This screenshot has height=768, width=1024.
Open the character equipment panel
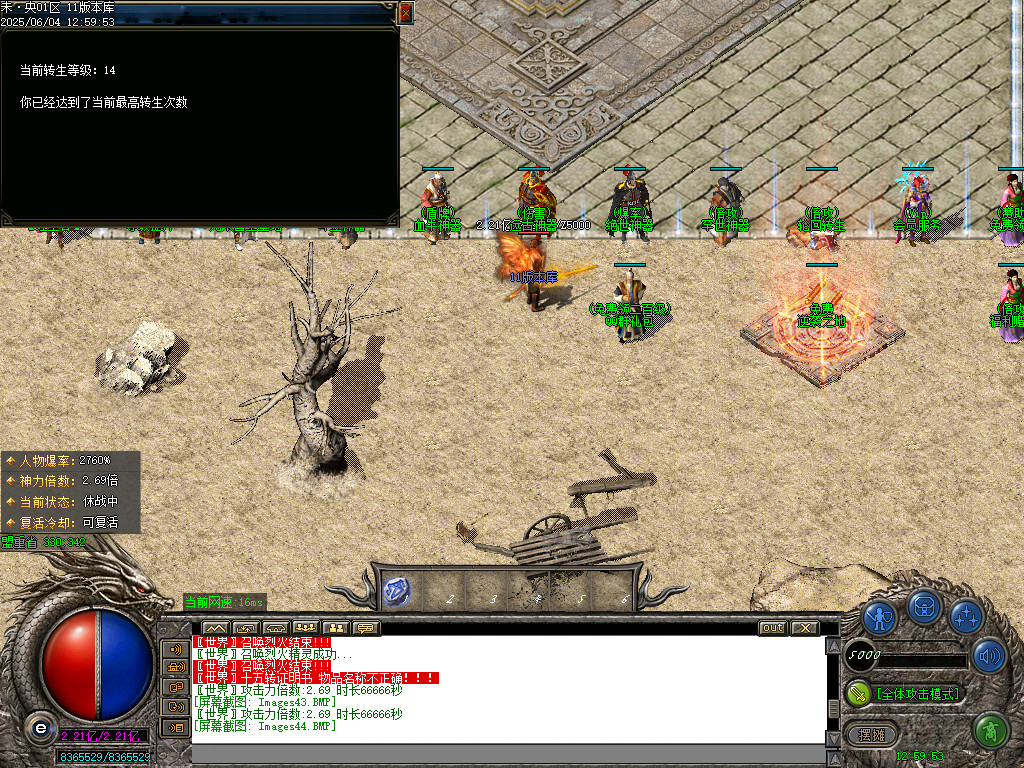879,619
